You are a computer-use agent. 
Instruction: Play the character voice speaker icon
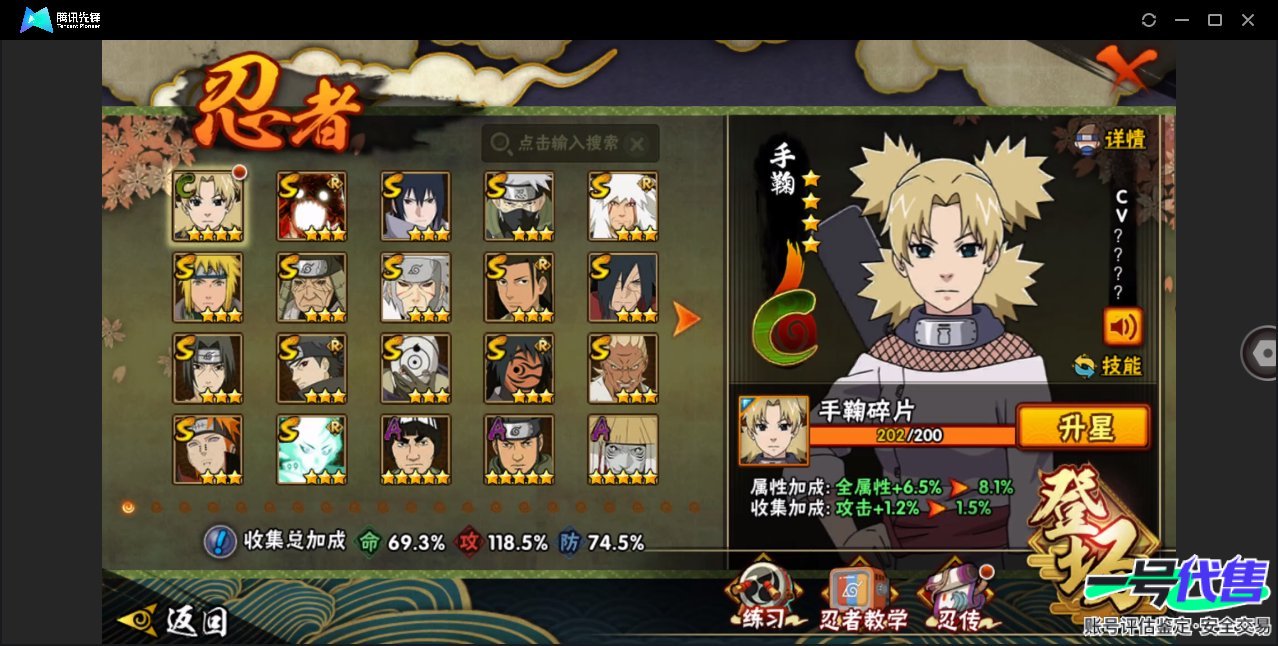pos(1122,326)
